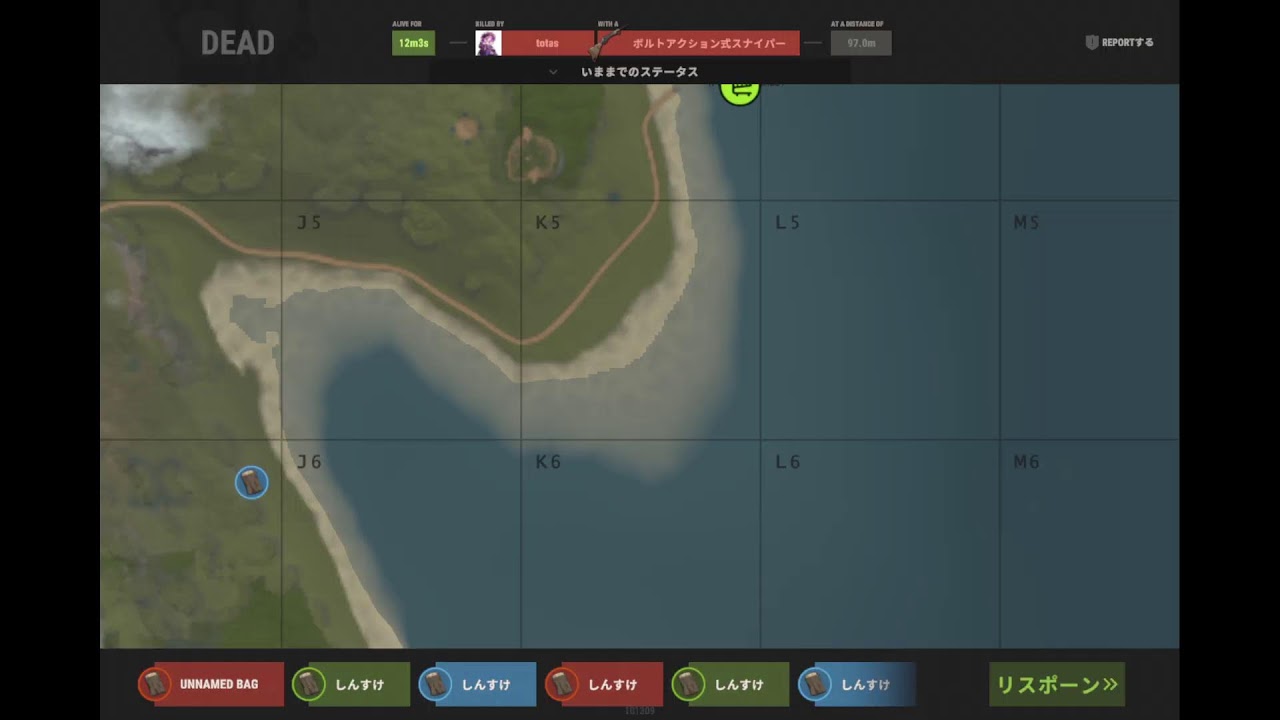Viewport: 1280px width, 720px height.
Task: Report the killer with REPORTする
Action: (1120, 43)
